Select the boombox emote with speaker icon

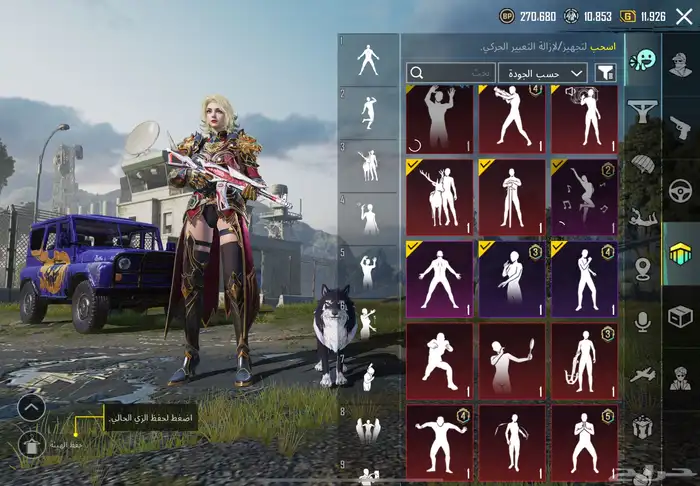584,118
